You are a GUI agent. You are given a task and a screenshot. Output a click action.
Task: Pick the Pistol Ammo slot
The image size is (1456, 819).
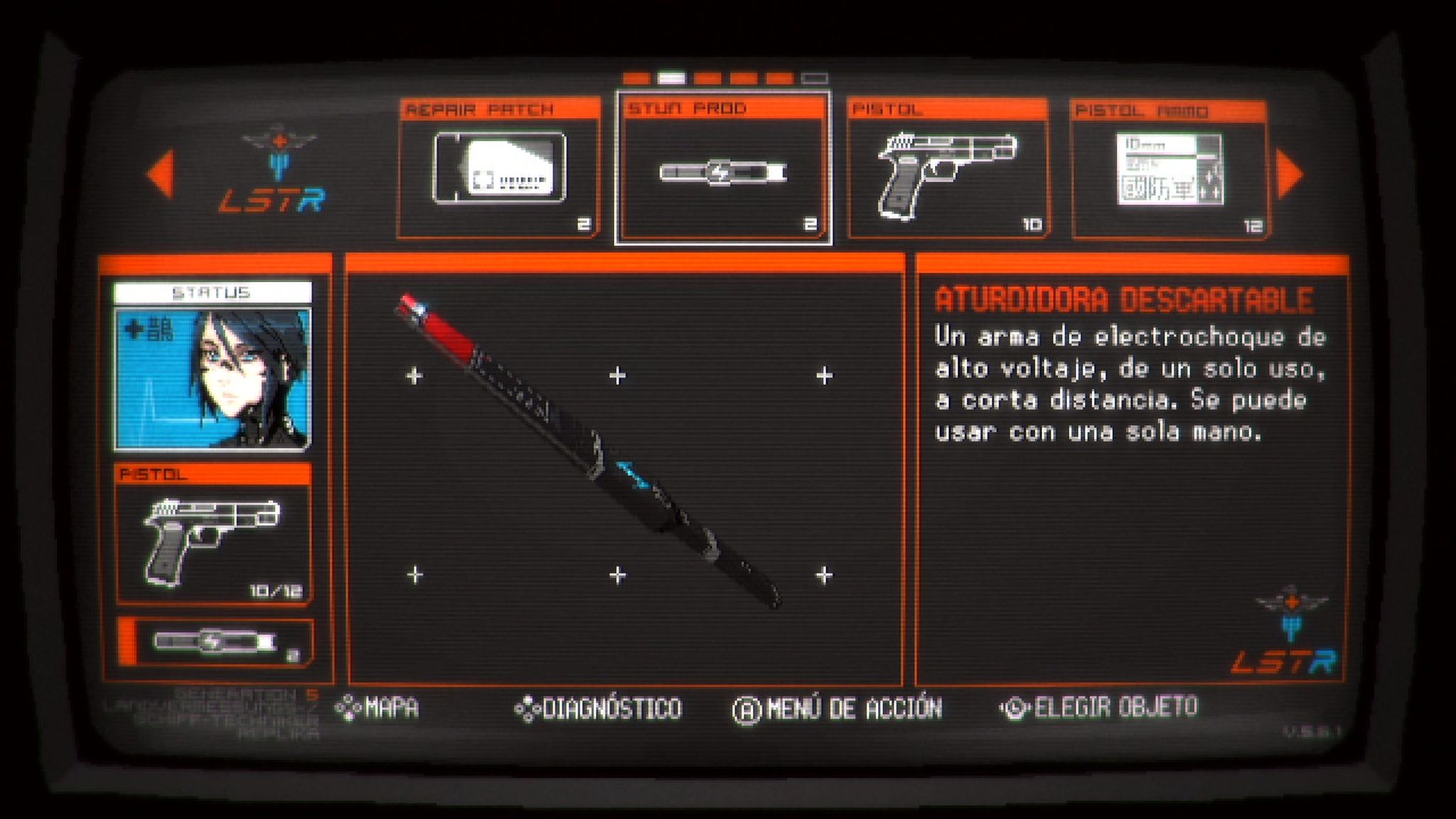(x=1169, y=171)
